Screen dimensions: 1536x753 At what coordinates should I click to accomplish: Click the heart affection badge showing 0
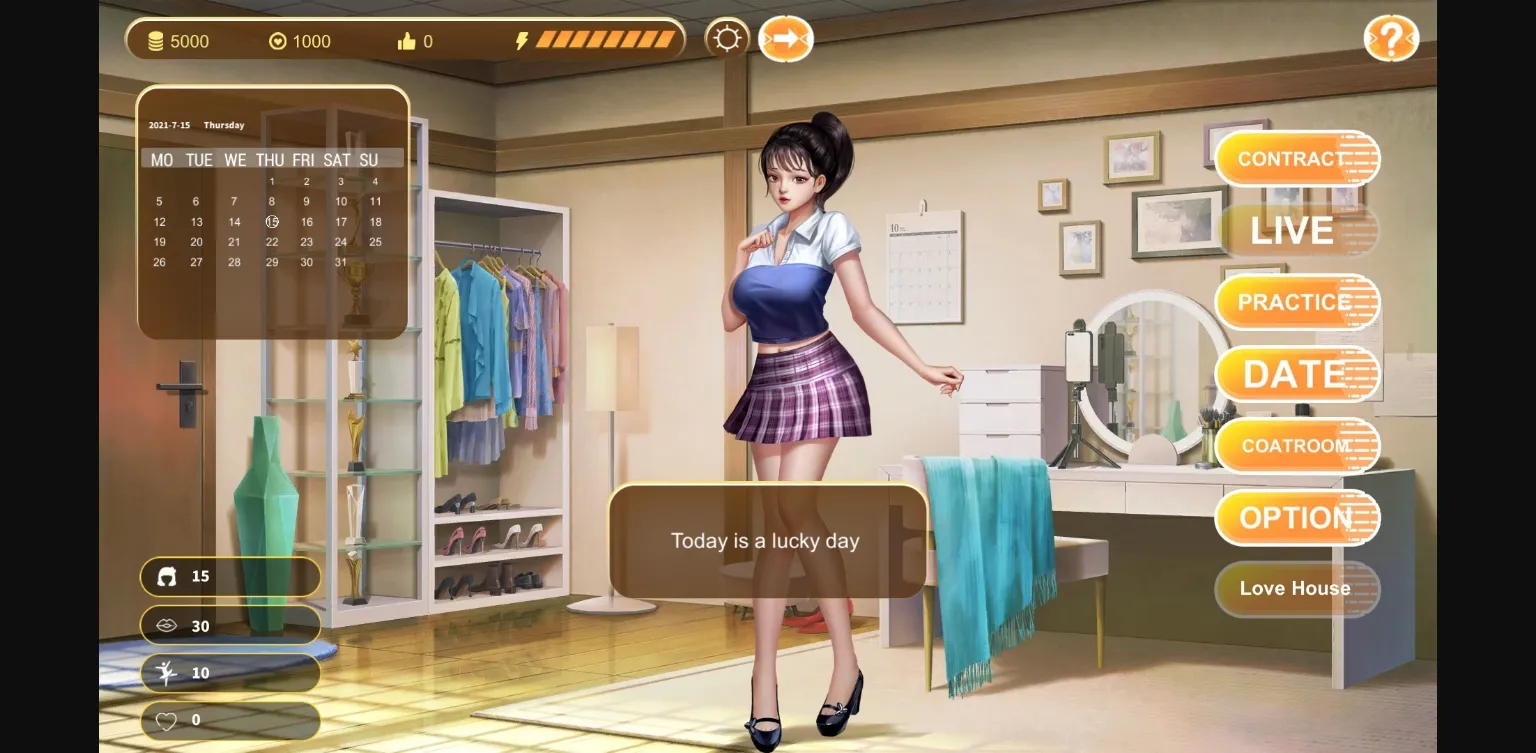[230, 719]
